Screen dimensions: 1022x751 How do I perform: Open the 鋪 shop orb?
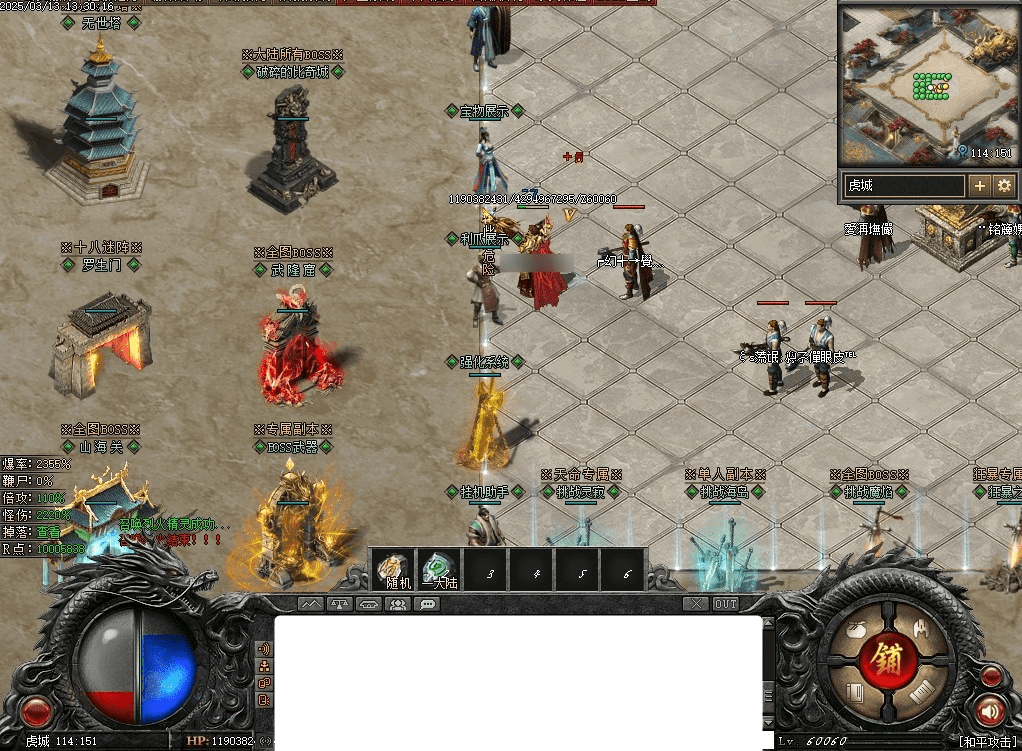888,660
